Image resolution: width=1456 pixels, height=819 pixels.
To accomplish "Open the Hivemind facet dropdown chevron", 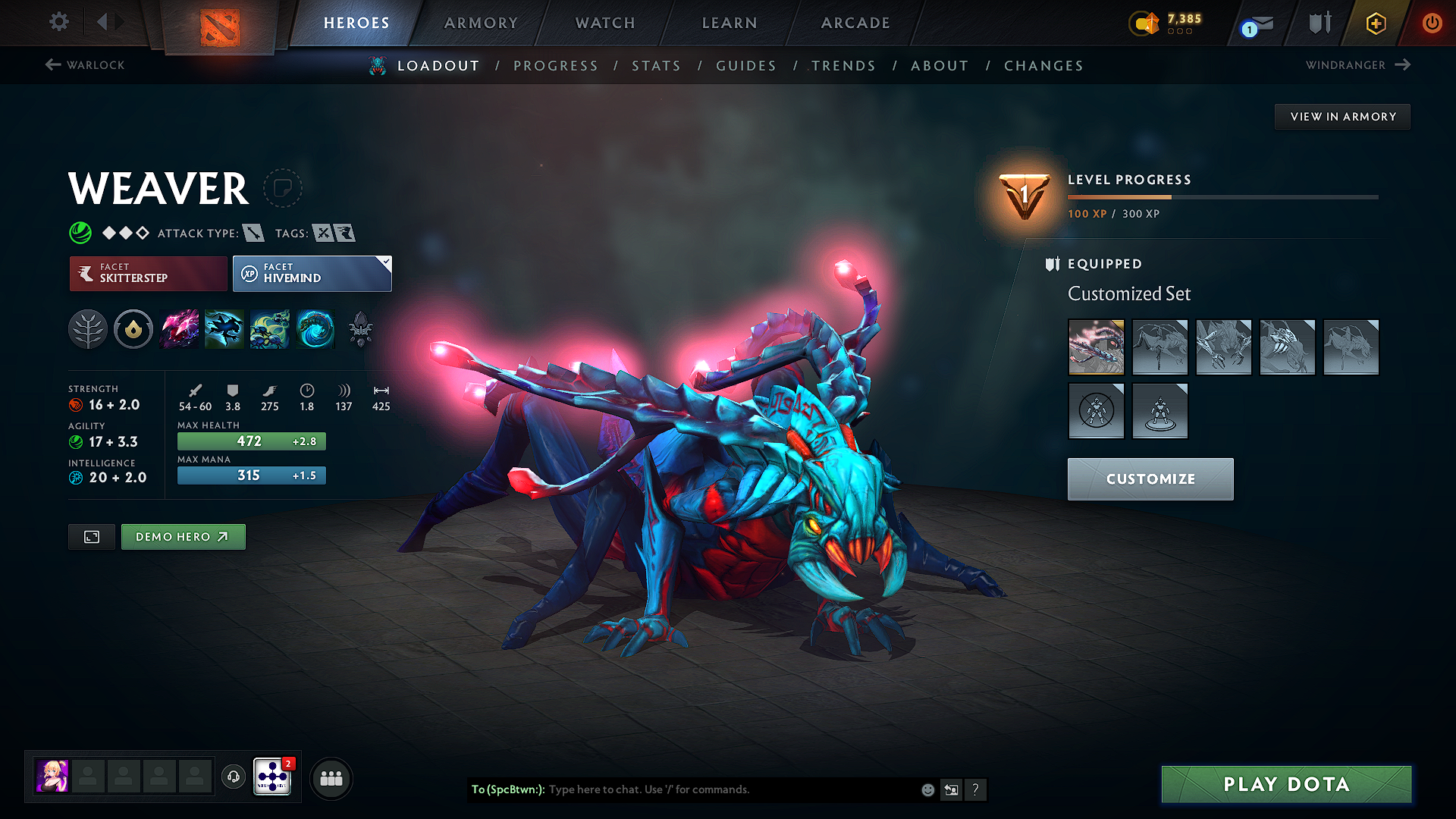I will pos(386,262).
